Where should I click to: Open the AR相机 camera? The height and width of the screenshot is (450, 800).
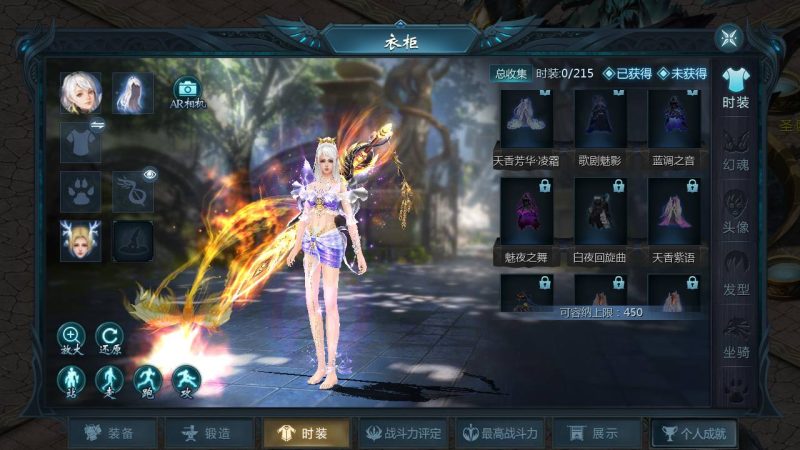[186, 93]
